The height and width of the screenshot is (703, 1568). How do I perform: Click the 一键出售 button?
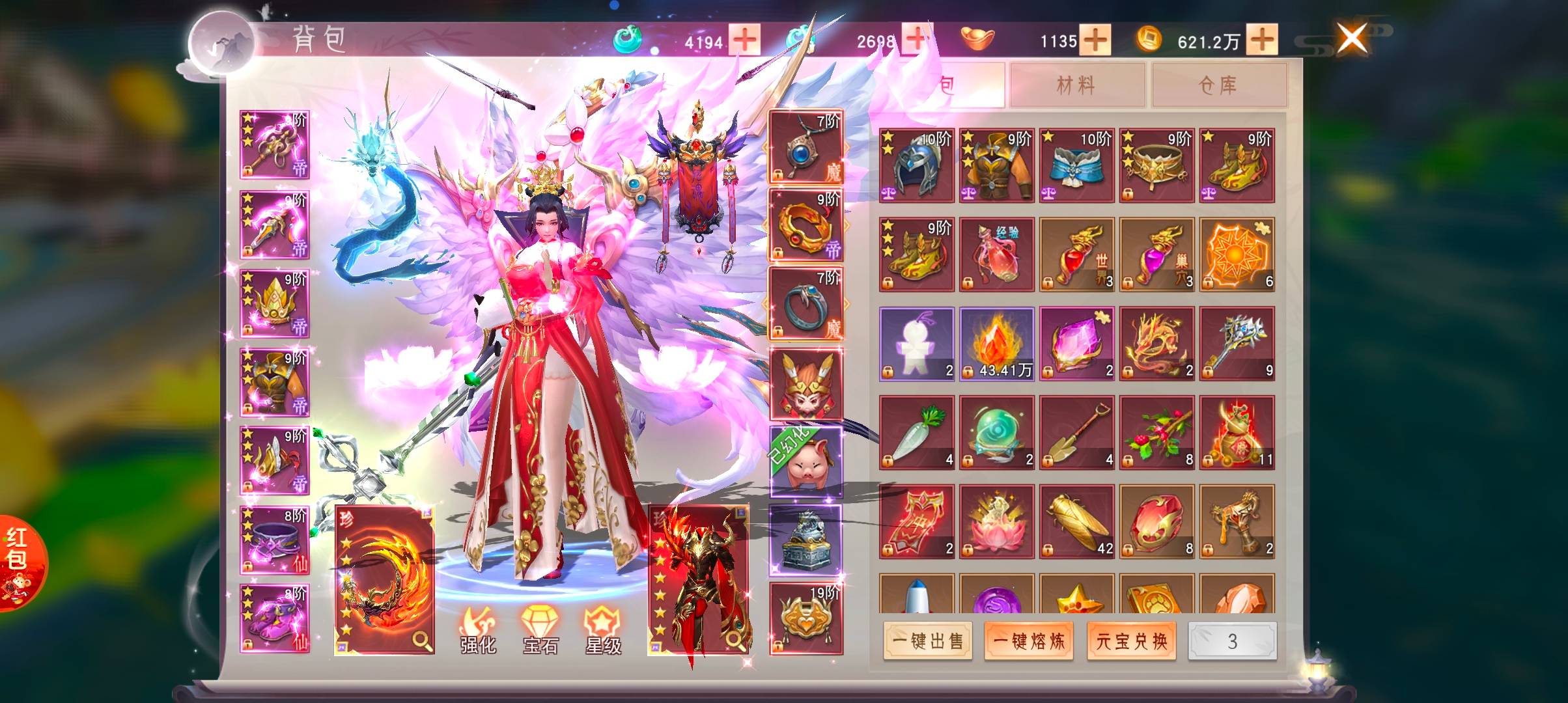927,641
